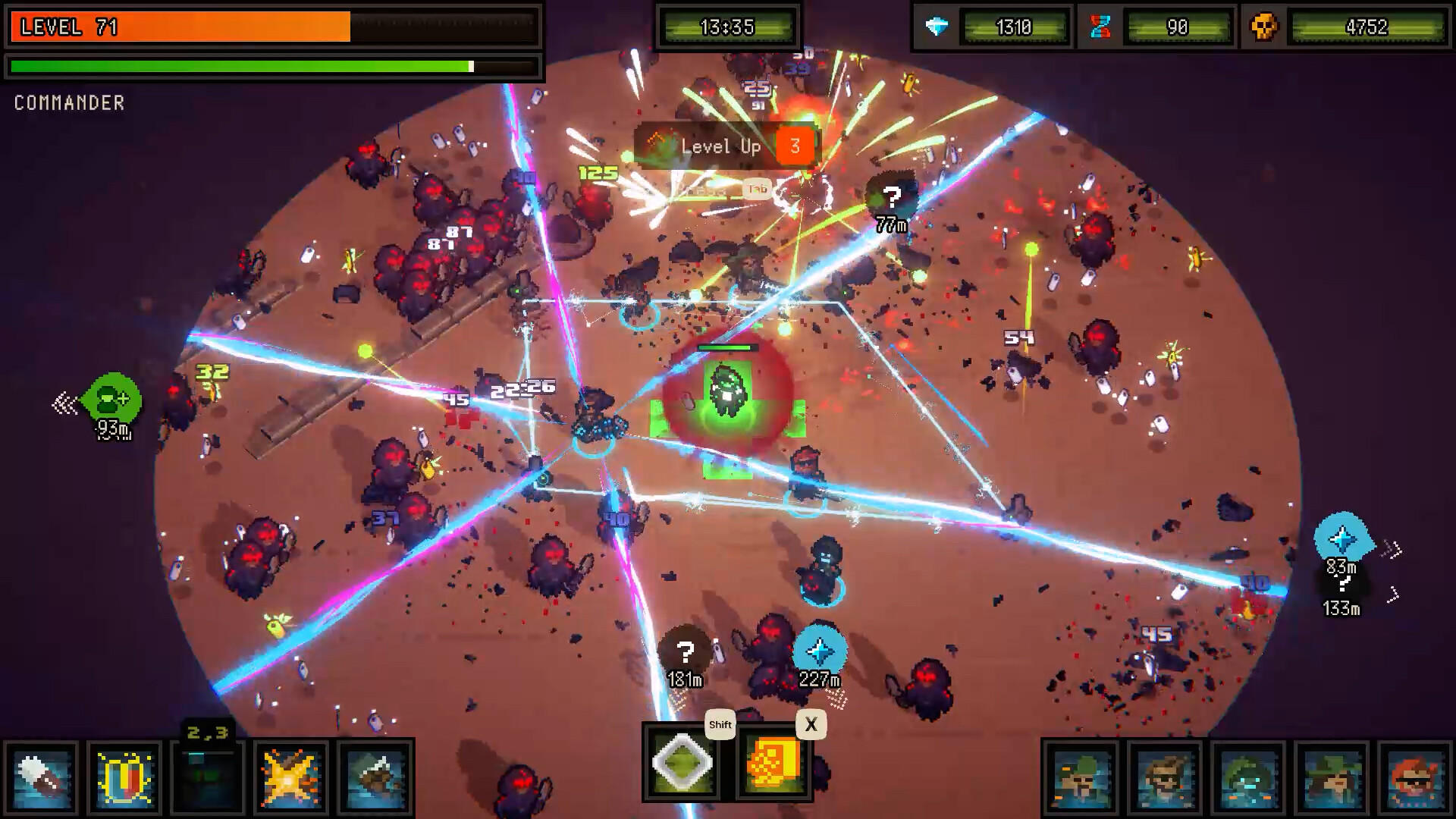This screenshot has height=819, width=1456.
Task: Activate the X gold card ability
Action: pyautogui.click(x=771, y=768)
